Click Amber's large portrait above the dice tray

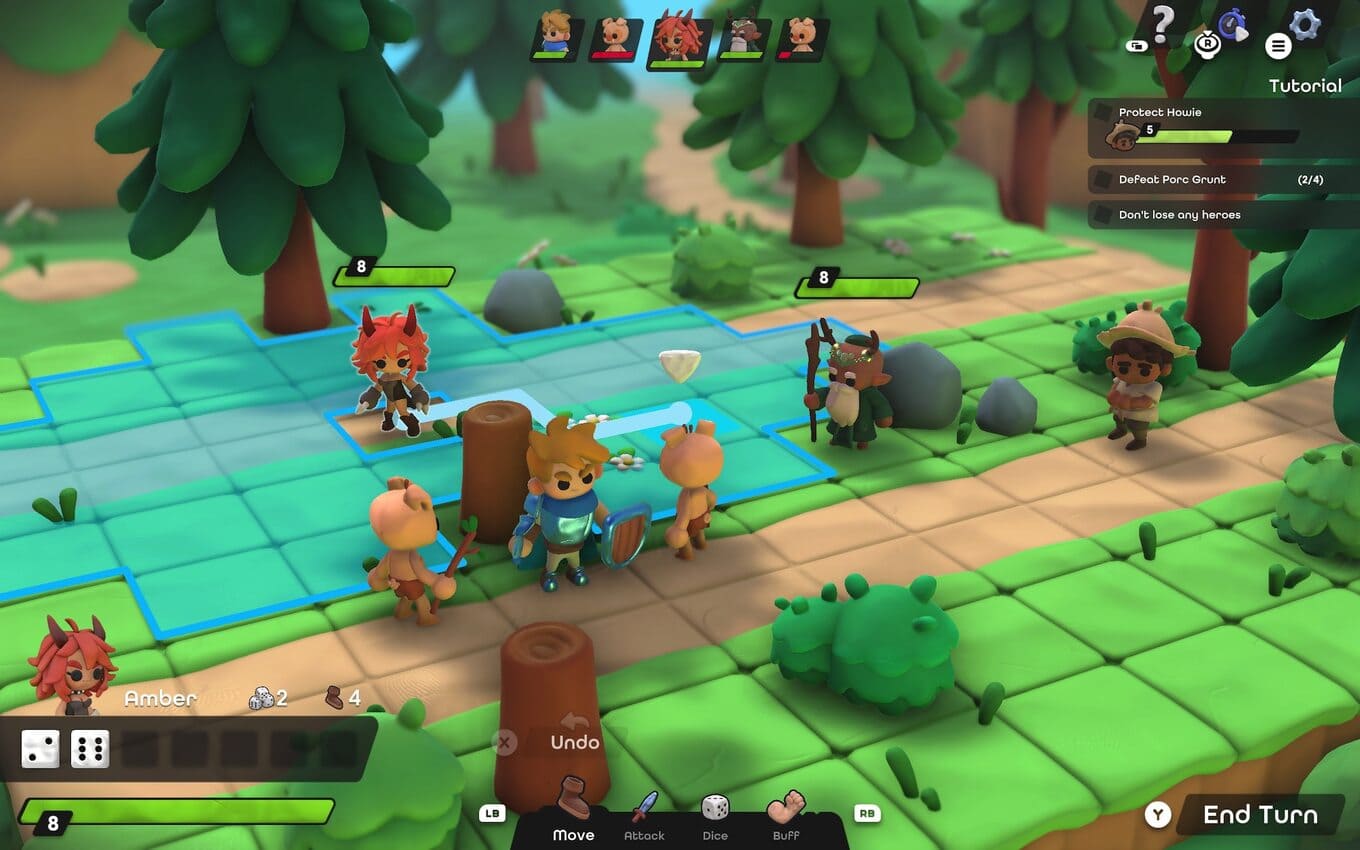pyautogui.click(x=72, y=664)
